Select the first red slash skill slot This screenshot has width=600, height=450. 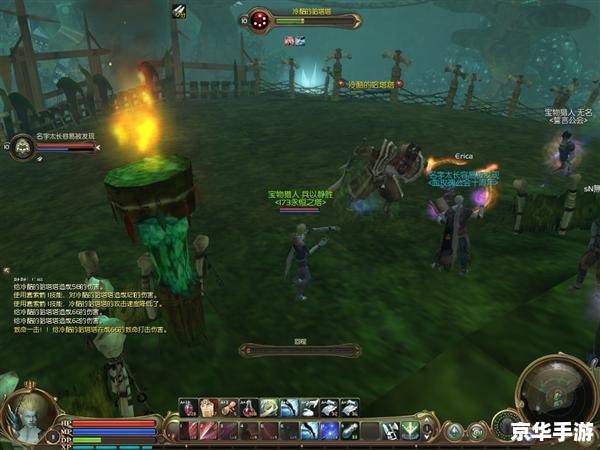[187, 430]
